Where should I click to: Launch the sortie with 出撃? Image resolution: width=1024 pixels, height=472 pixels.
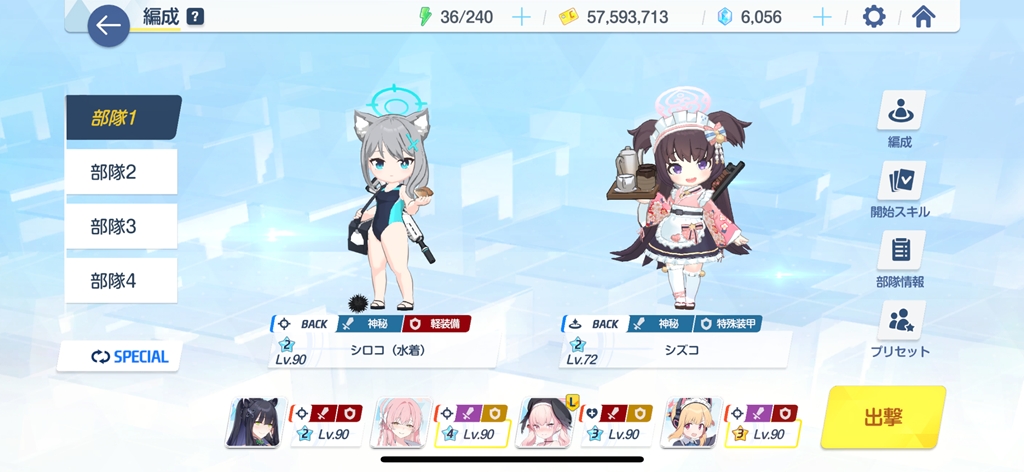click(x=883, y=418)
